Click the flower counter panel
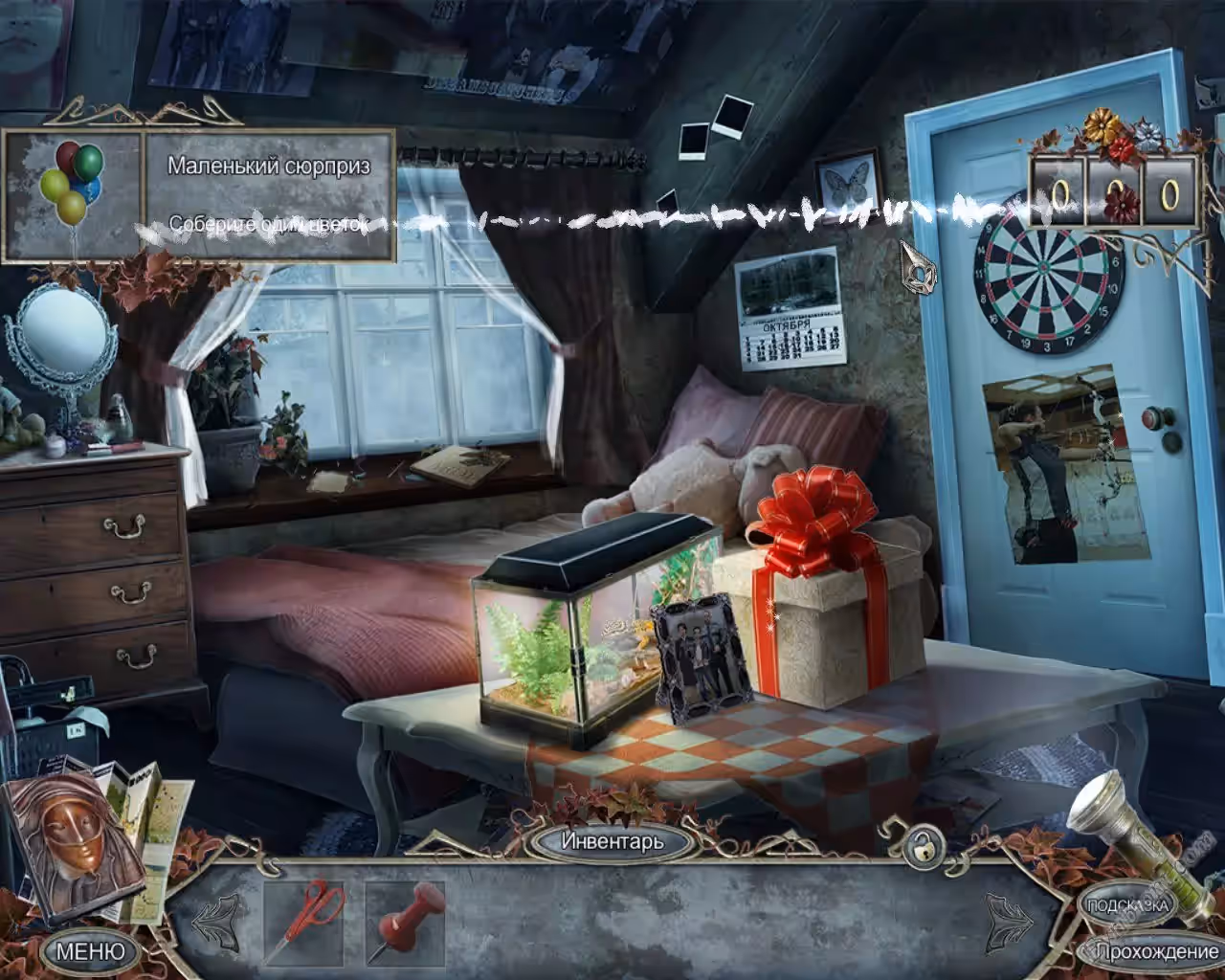This screenshot has width=1225, height=980. pyautogui.click(x=1113, y=194)
